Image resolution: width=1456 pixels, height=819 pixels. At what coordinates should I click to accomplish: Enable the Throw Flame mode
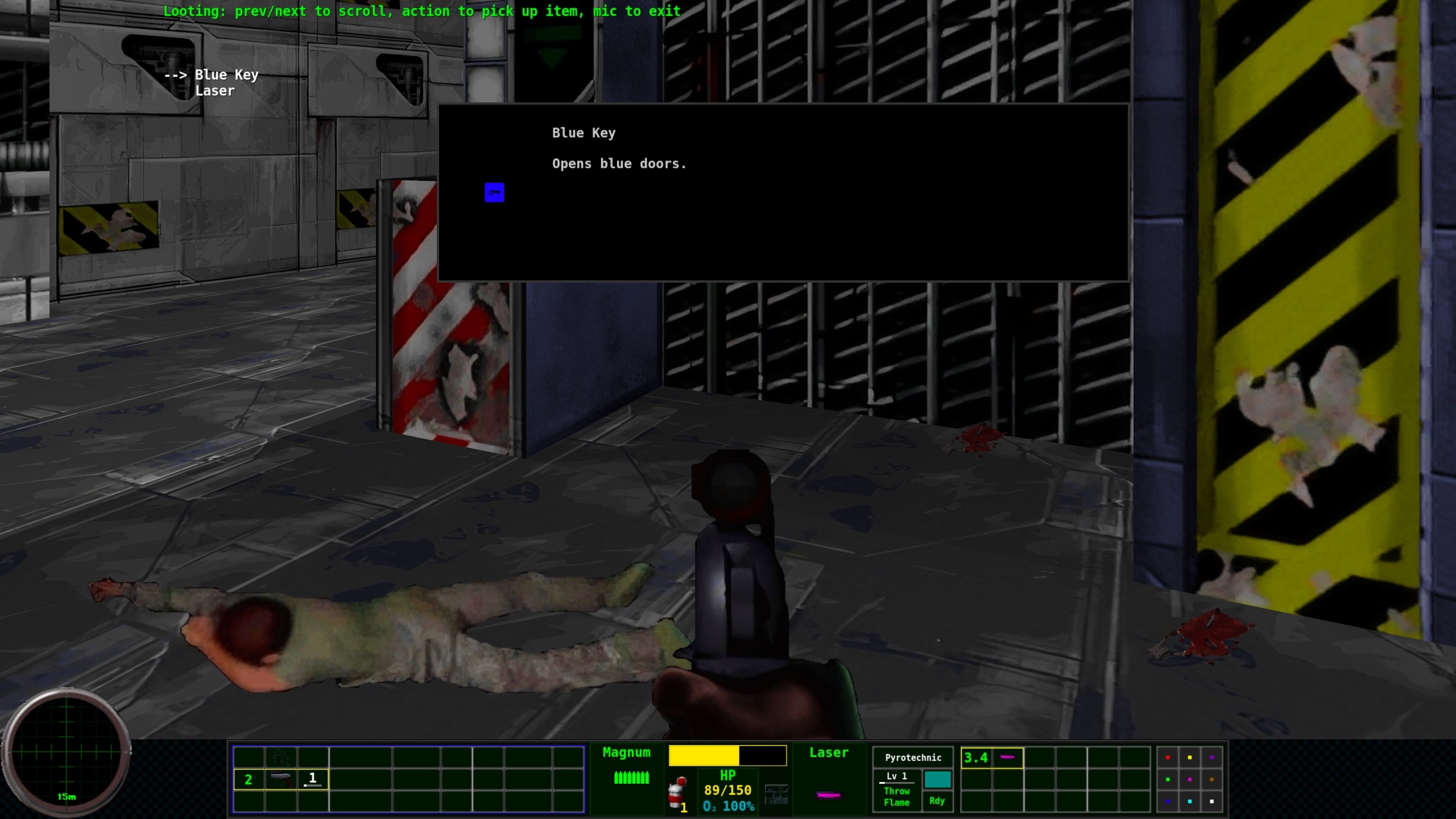pos(897,796)
